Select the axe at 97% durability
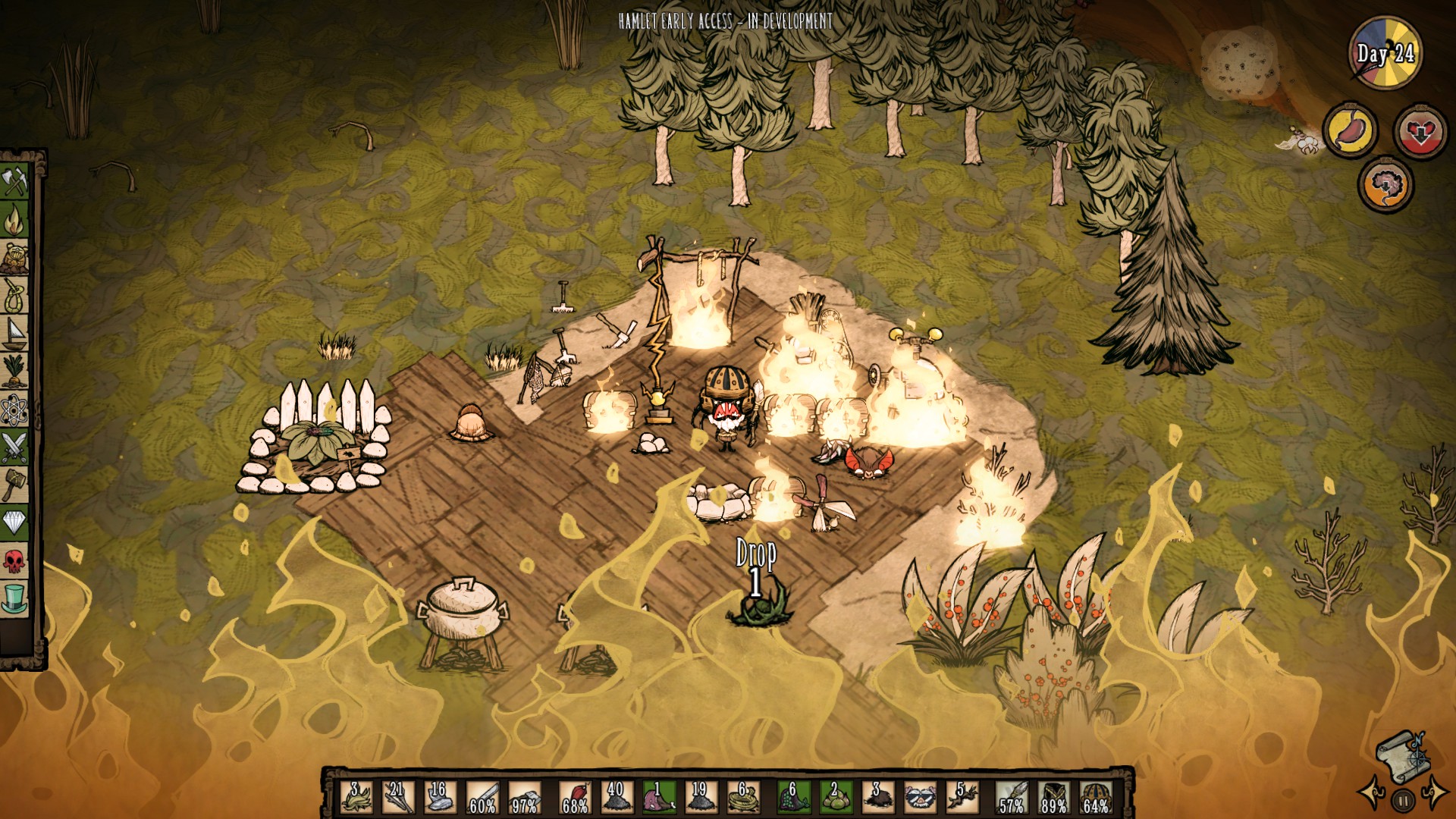The width and height of the screenshot is (1456, 819). [525, 797]
